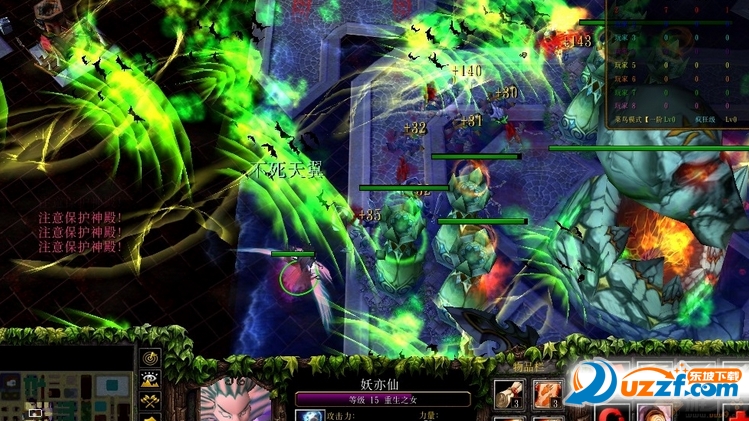Activate the minimap signal ping button
This screenshot has height=421, width=749.
click(x=152, y=356)
